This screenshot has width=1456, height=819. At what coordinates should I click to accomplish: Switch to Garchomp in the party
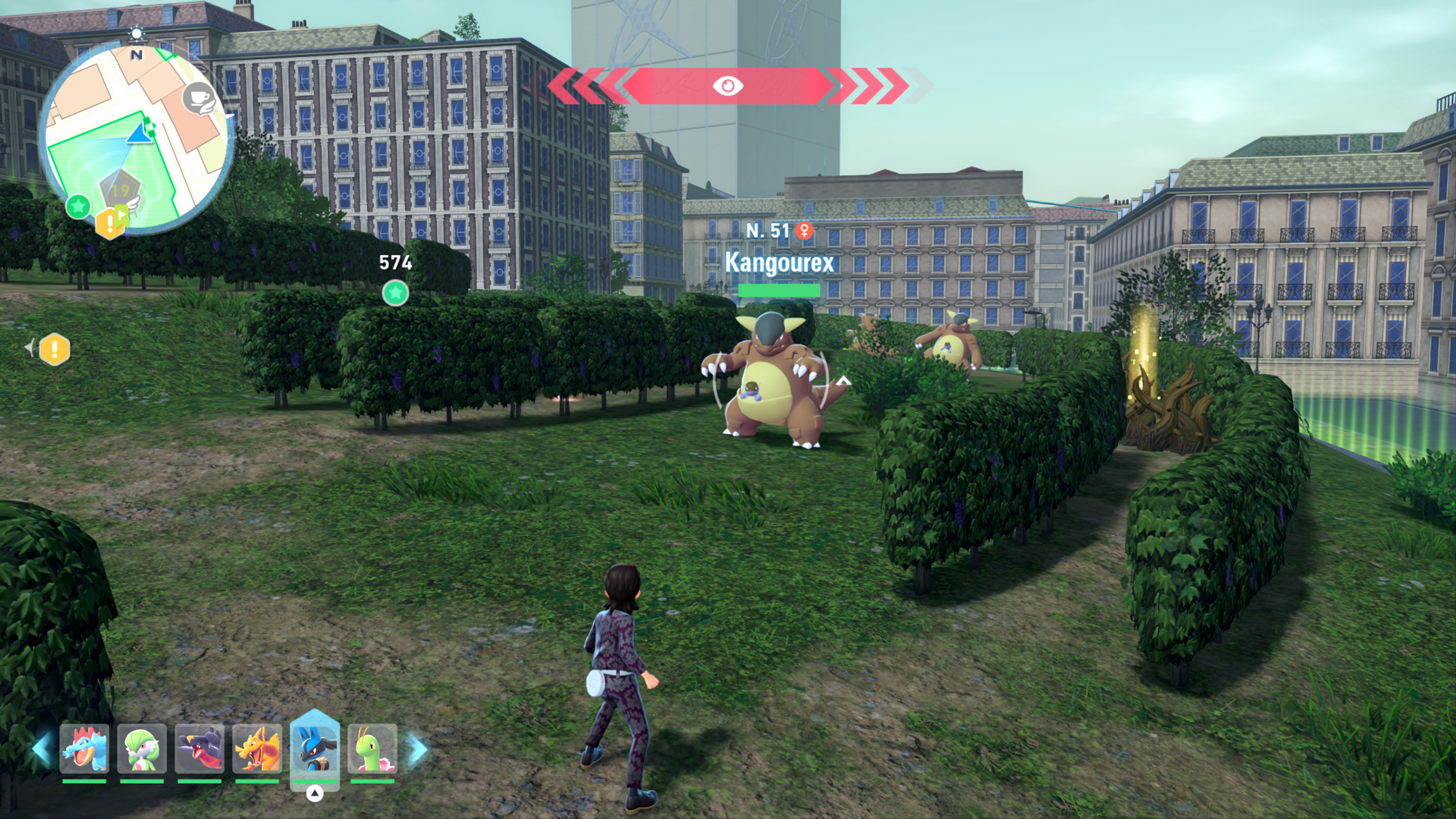[199, 748]
